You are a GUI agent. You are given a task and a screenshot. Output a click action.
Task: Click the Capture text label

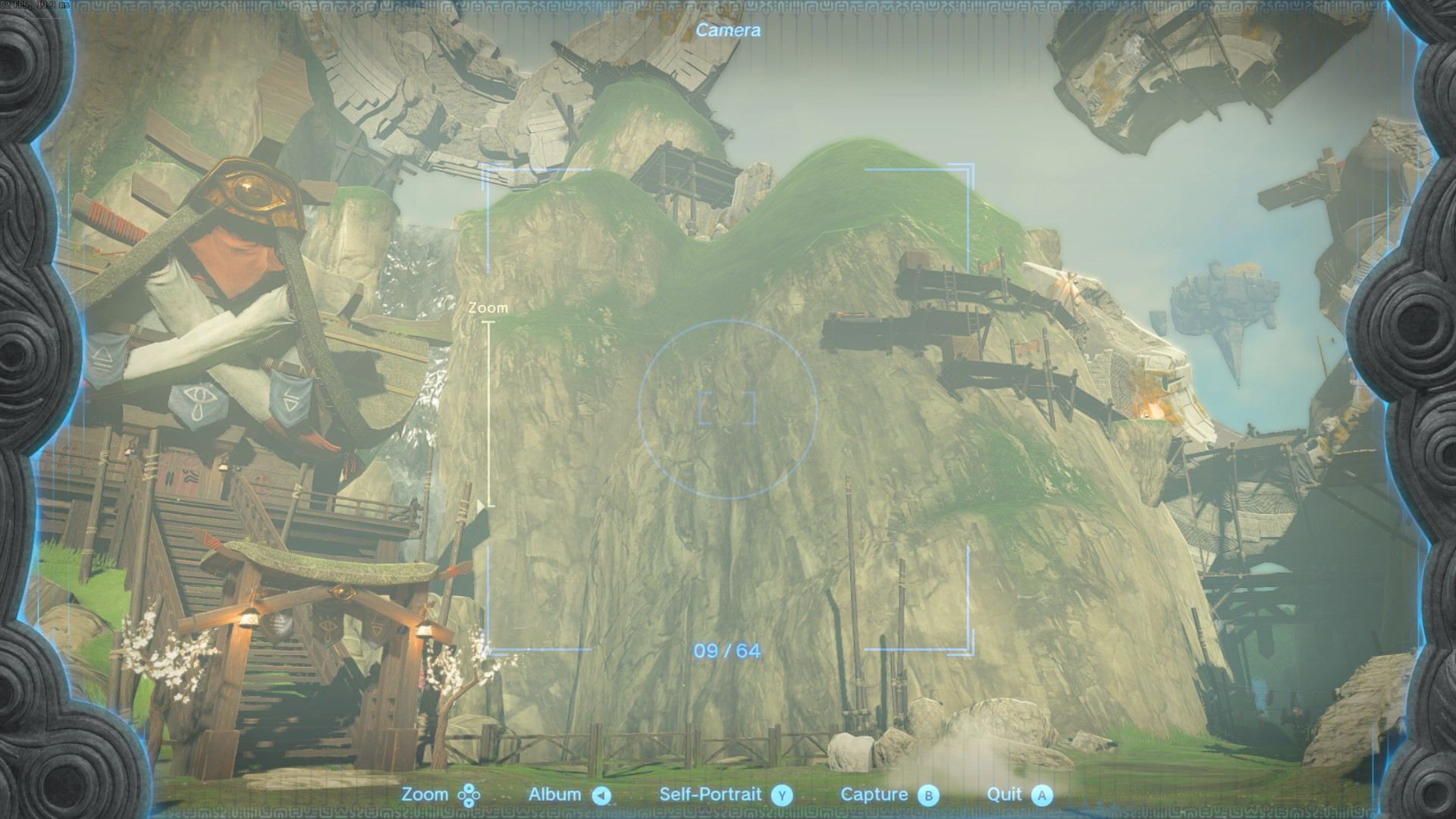point(874,795)
